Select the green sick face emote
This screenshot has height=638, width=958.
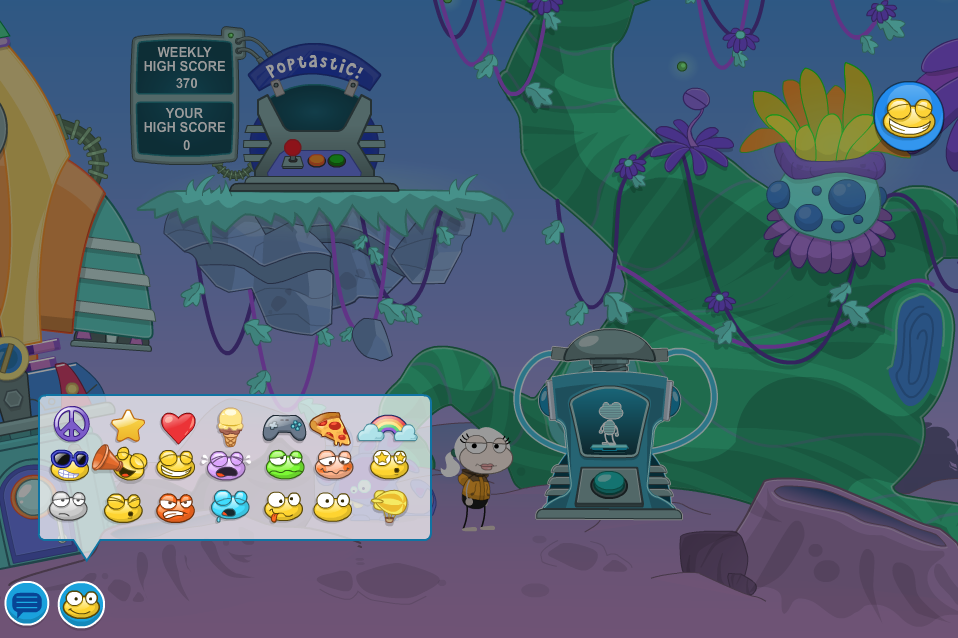point(284,465)
